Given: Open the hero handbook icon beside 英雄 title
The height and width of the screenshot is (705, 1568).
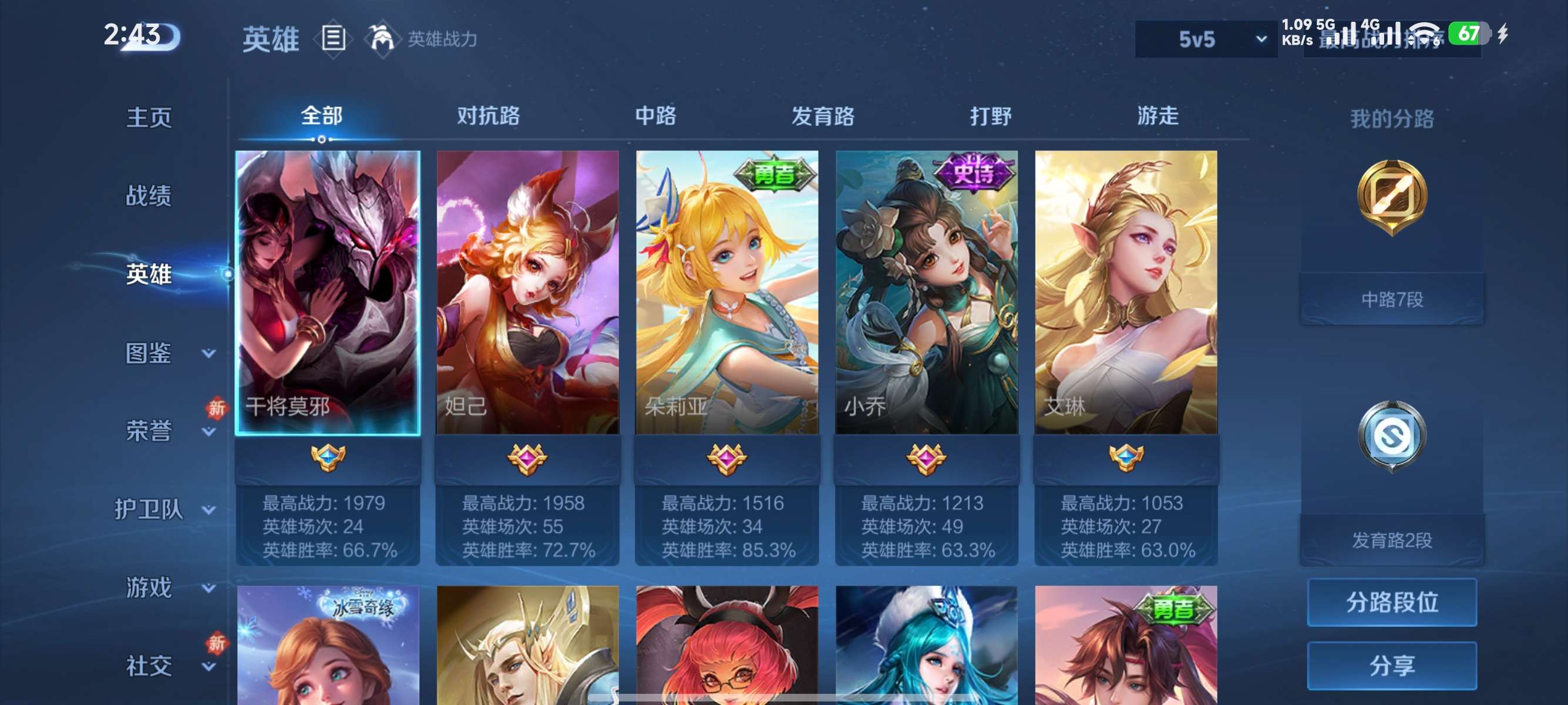Looking at the screenshot, I should tap(334, 38).
